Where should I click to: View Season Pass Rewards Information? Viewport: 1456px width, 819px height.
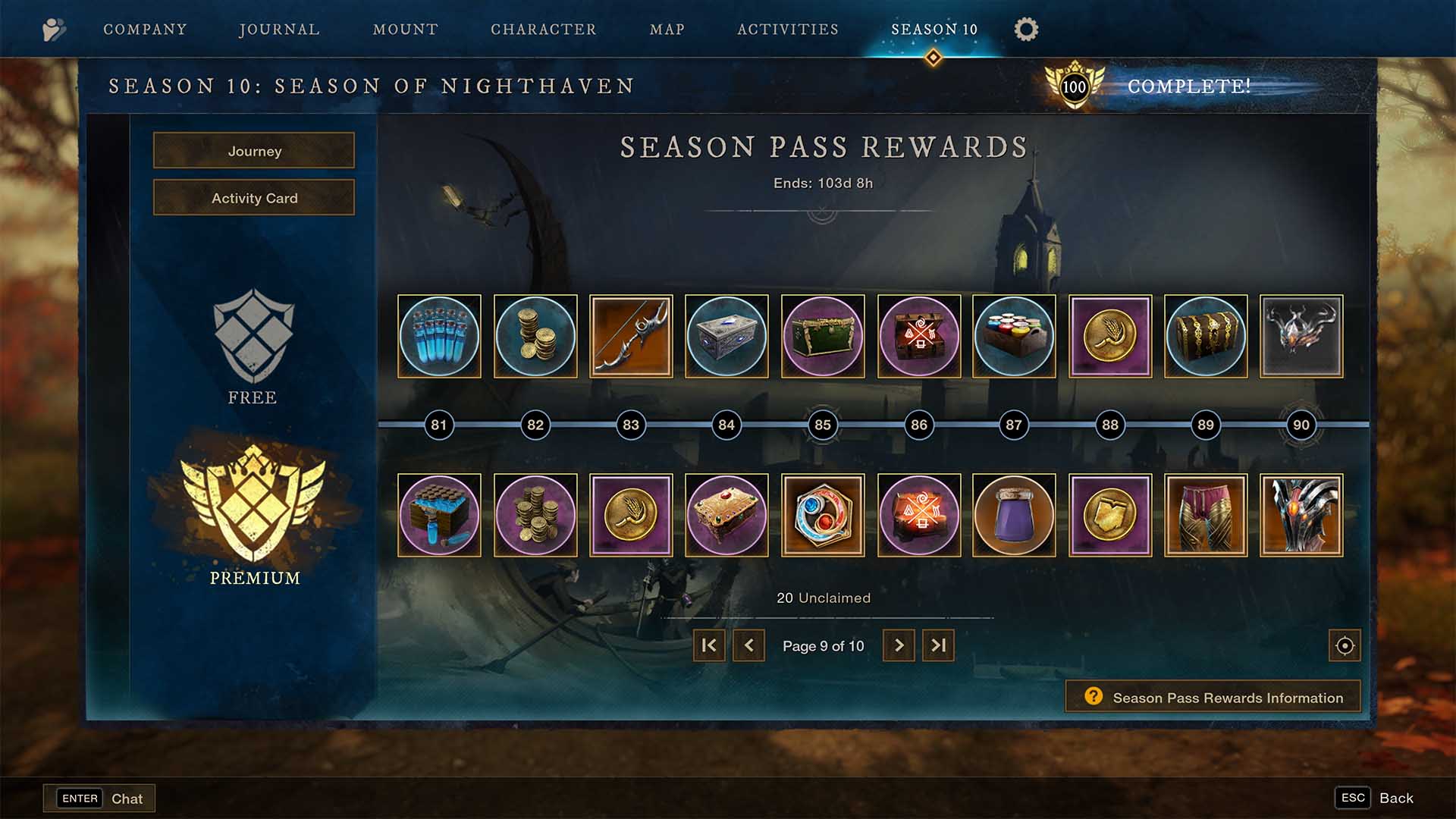[x=1211, y=696]
